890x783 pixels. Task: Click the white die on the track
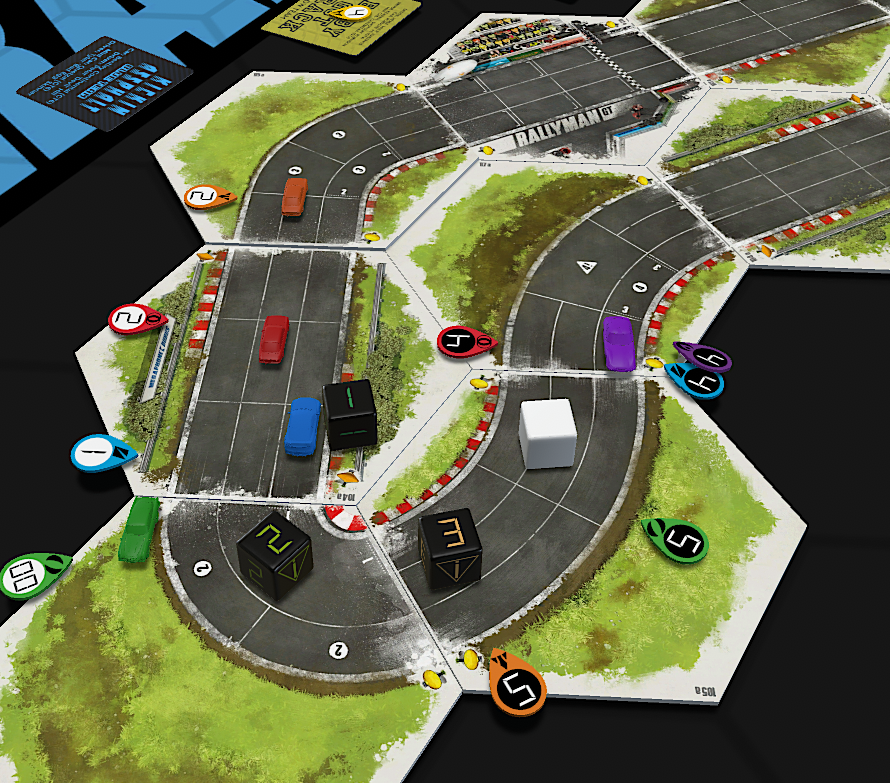click(547, 433)
